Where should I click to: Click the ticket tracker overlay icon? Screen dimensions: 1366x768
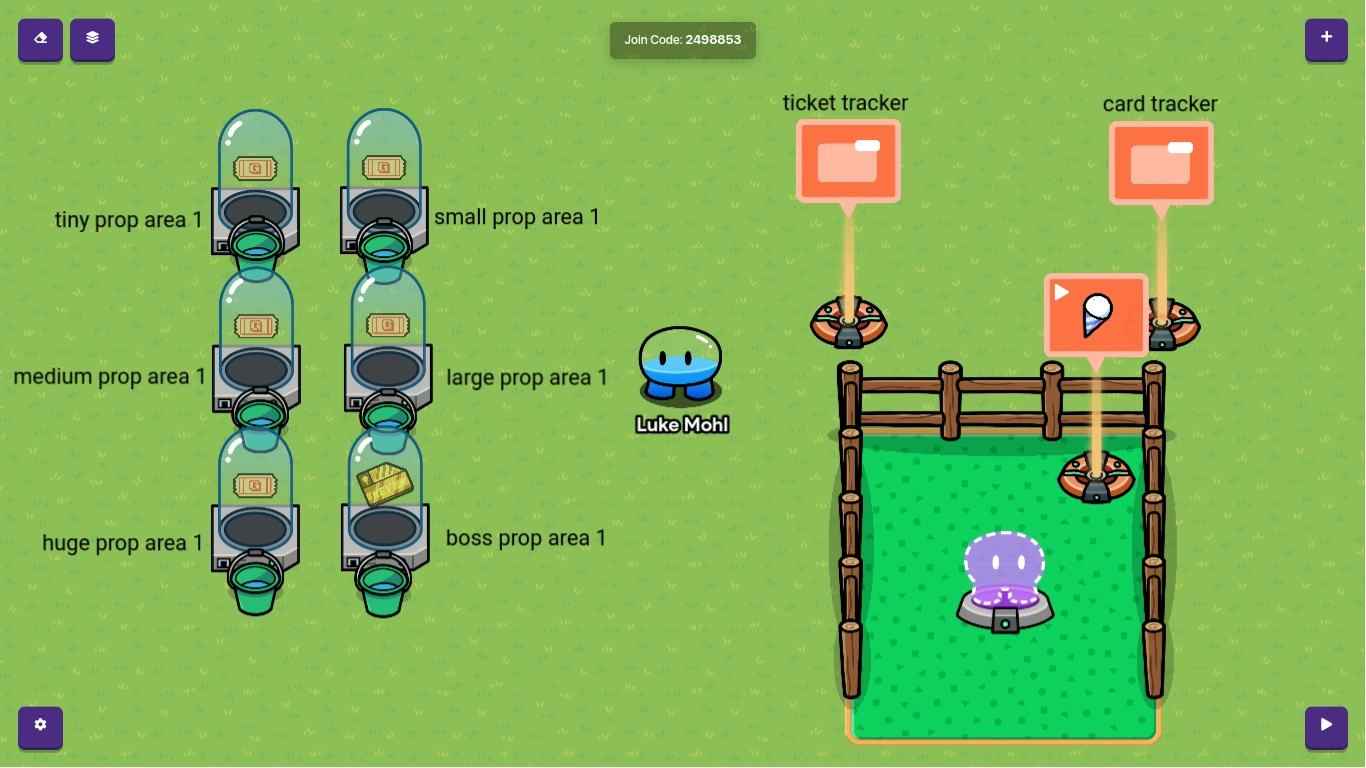(848, 160)
